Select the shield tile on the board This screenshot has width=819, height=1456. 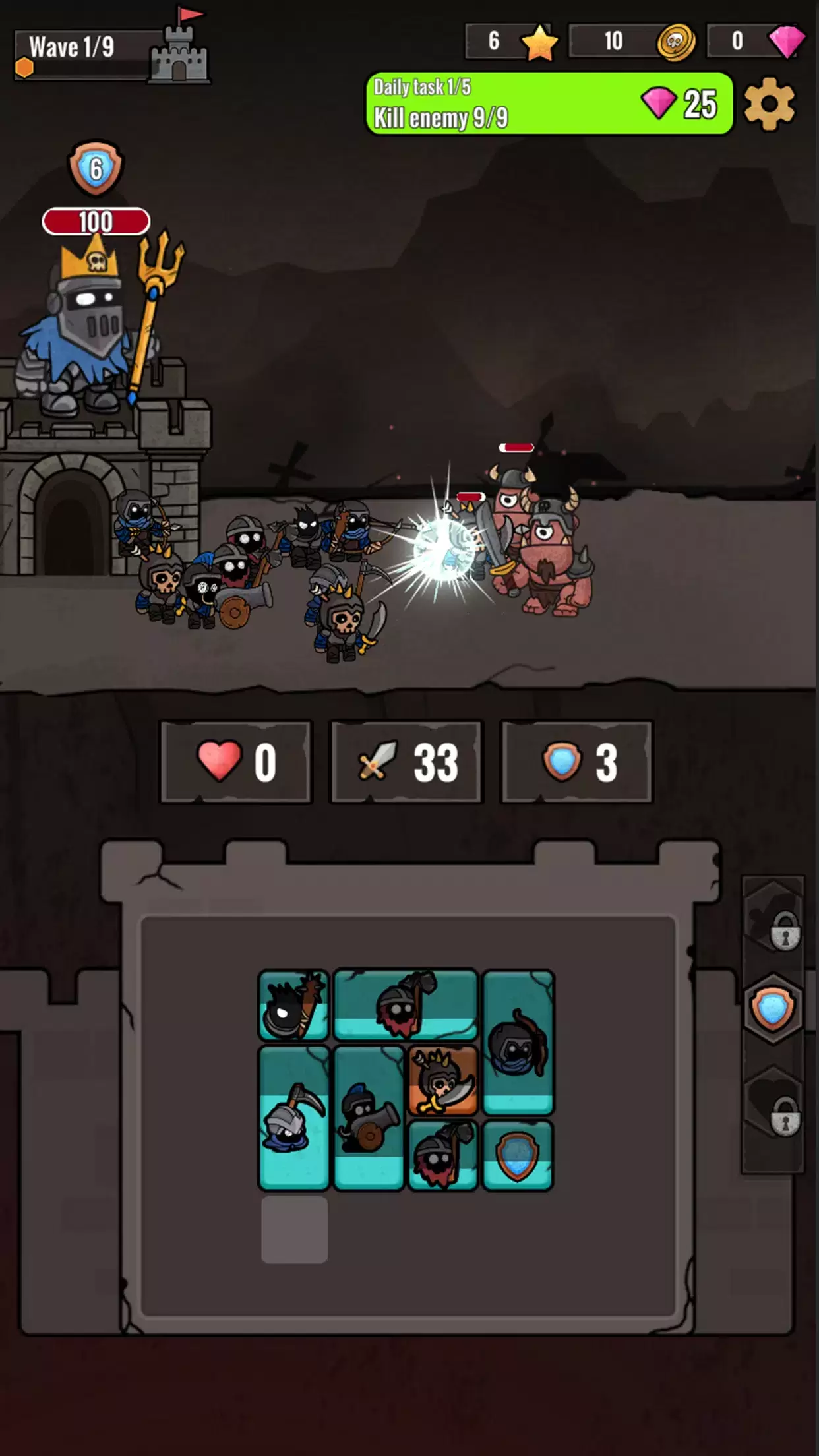[x=518, y=1155]
